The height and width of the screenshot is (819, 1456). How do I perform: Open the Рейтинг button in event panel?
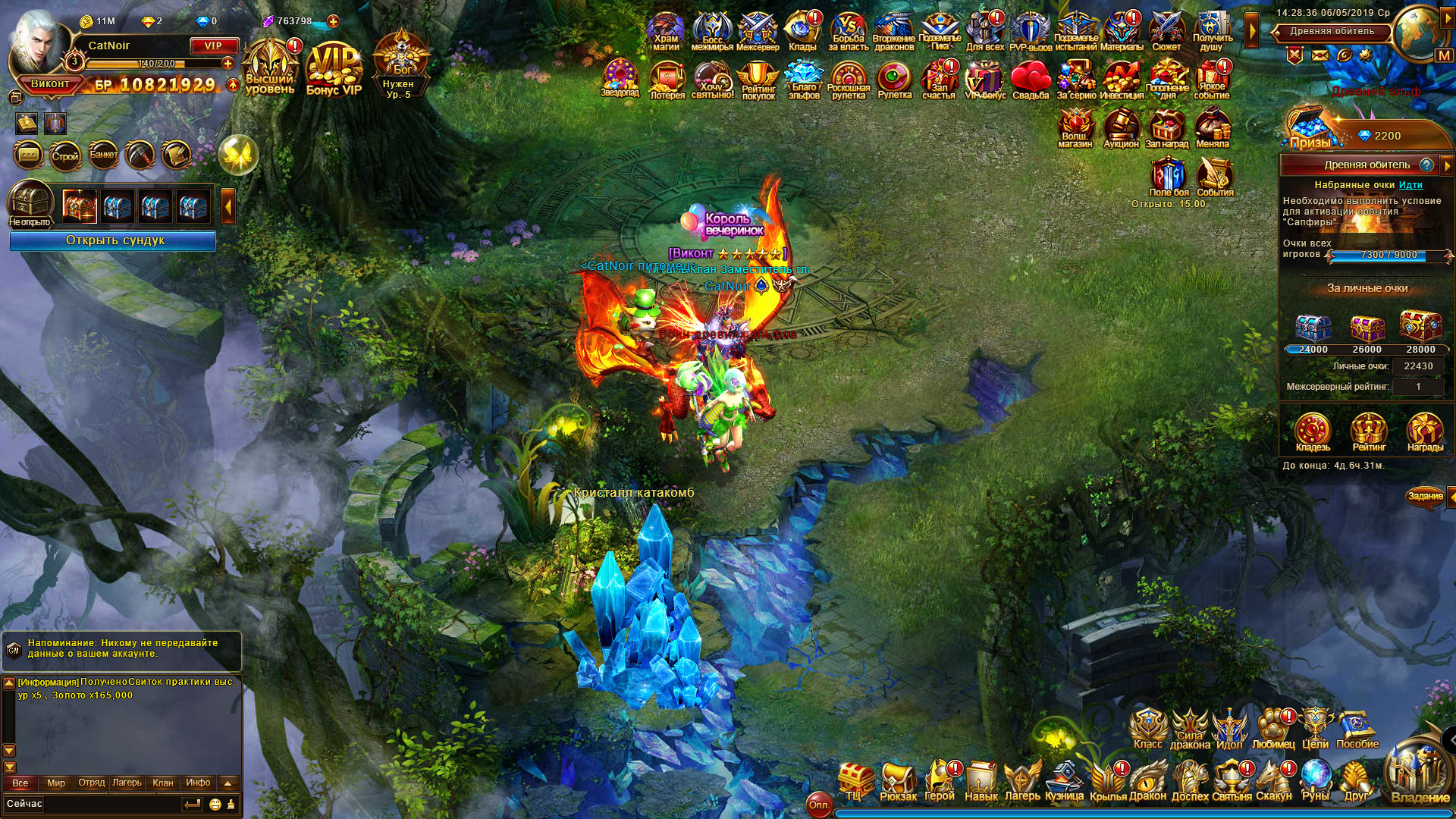[1369, 431]
